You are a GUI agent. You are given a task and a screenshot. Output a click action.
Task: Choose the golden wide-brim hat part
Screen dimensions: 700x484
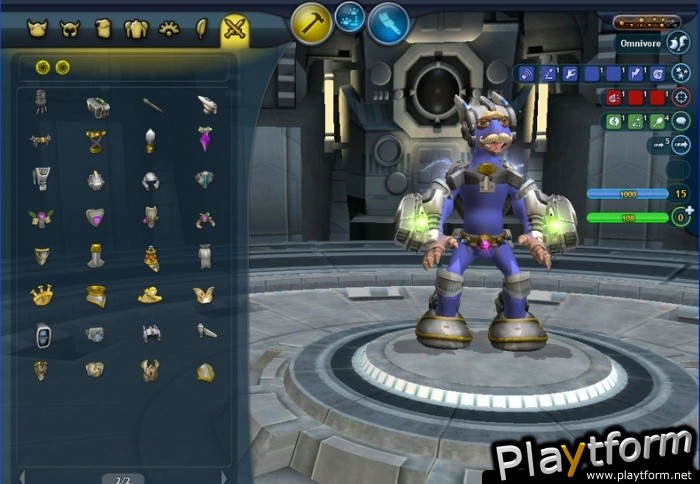(150, 295)
